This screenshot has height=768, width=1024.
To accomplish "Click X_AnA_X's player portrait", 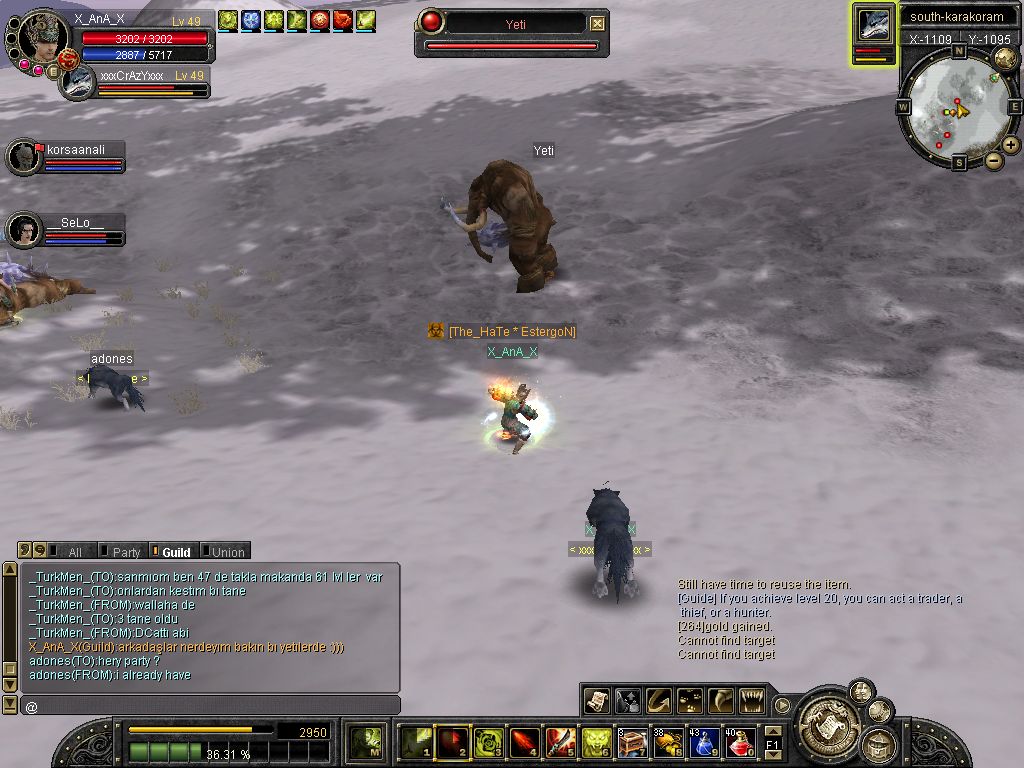I will coord(41,40).
